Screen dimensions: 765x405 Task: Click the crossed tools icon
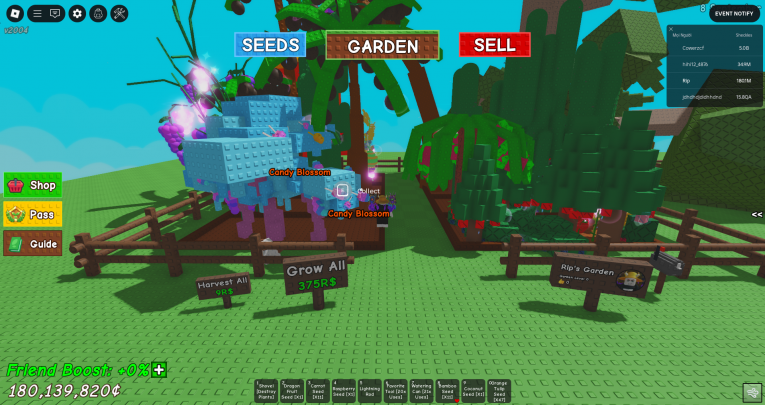pyautogui.click(x=119, y=14)
